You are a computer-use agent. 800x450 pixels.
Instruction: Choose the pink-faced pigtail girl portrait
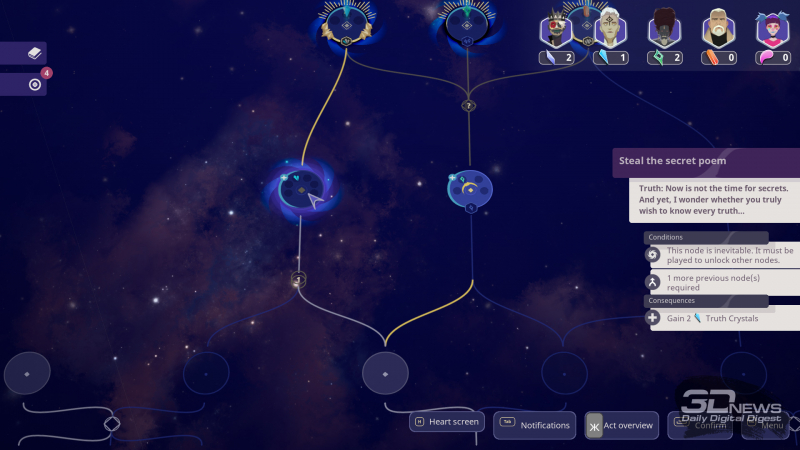click(x=769, y=28)
